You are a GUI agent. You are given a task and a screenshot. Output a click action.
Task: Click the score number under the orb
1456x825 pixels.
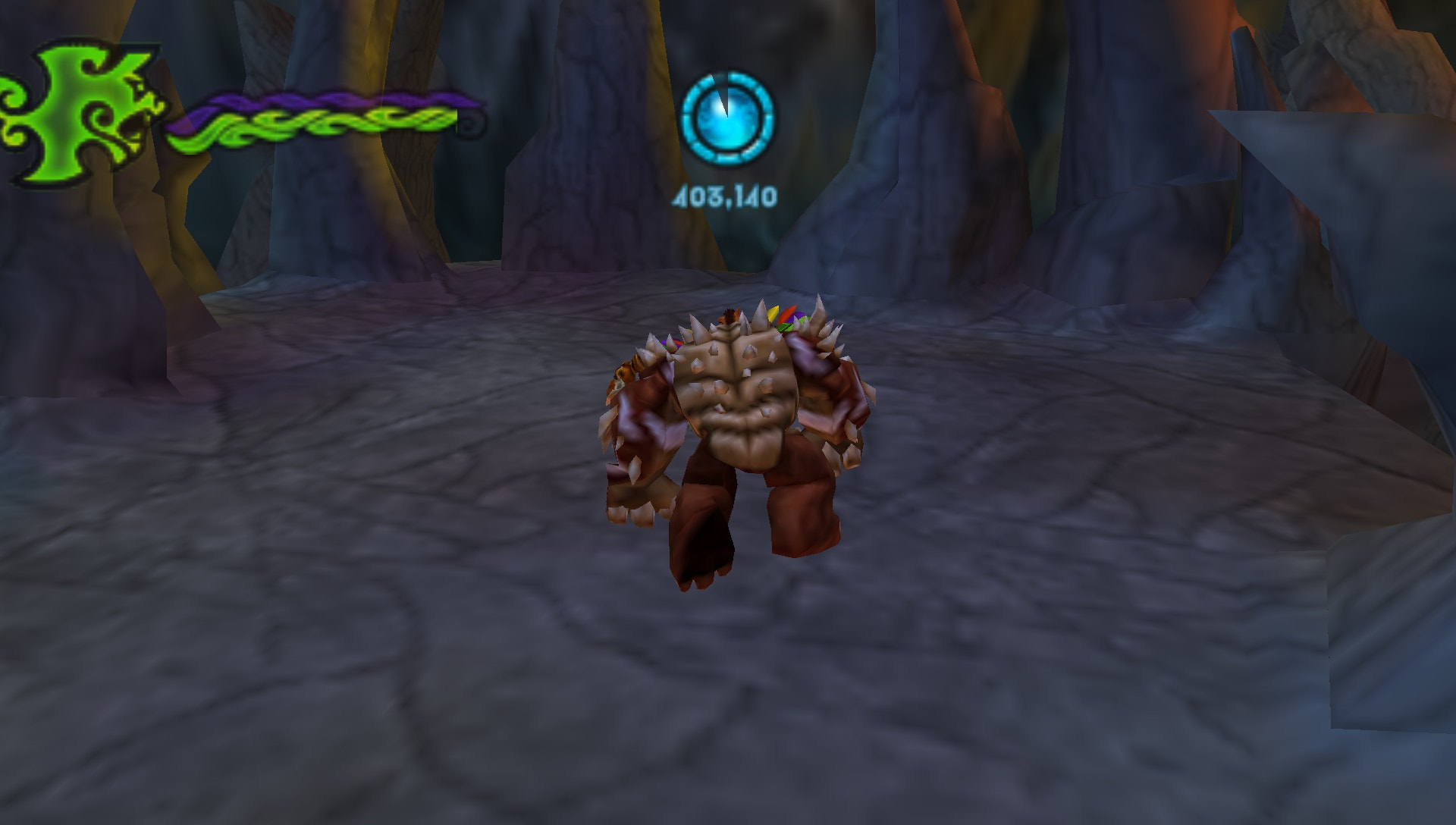tap(724, 196)
